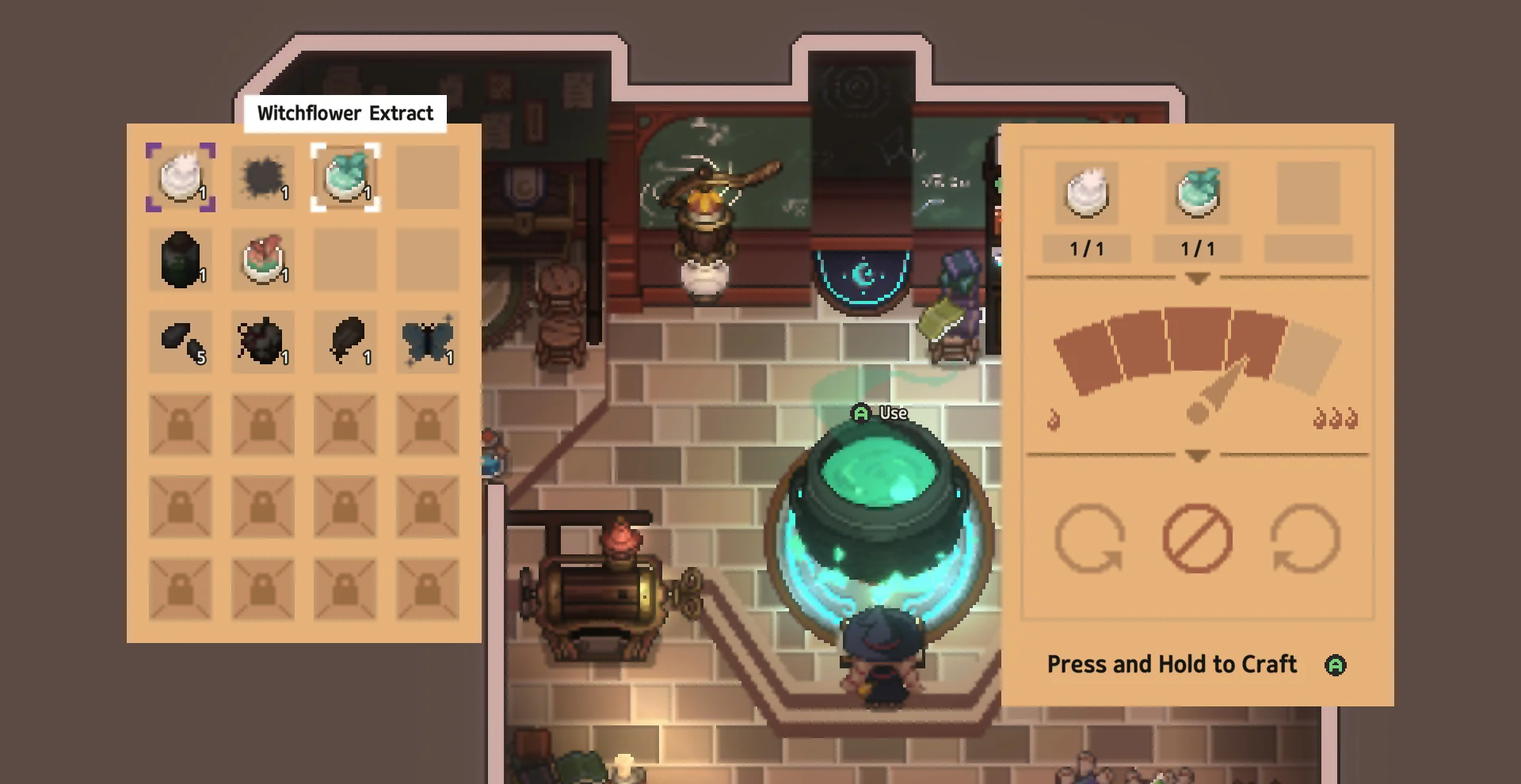
Task: Select the black seeds stack of five
Action: click(181, 342)
